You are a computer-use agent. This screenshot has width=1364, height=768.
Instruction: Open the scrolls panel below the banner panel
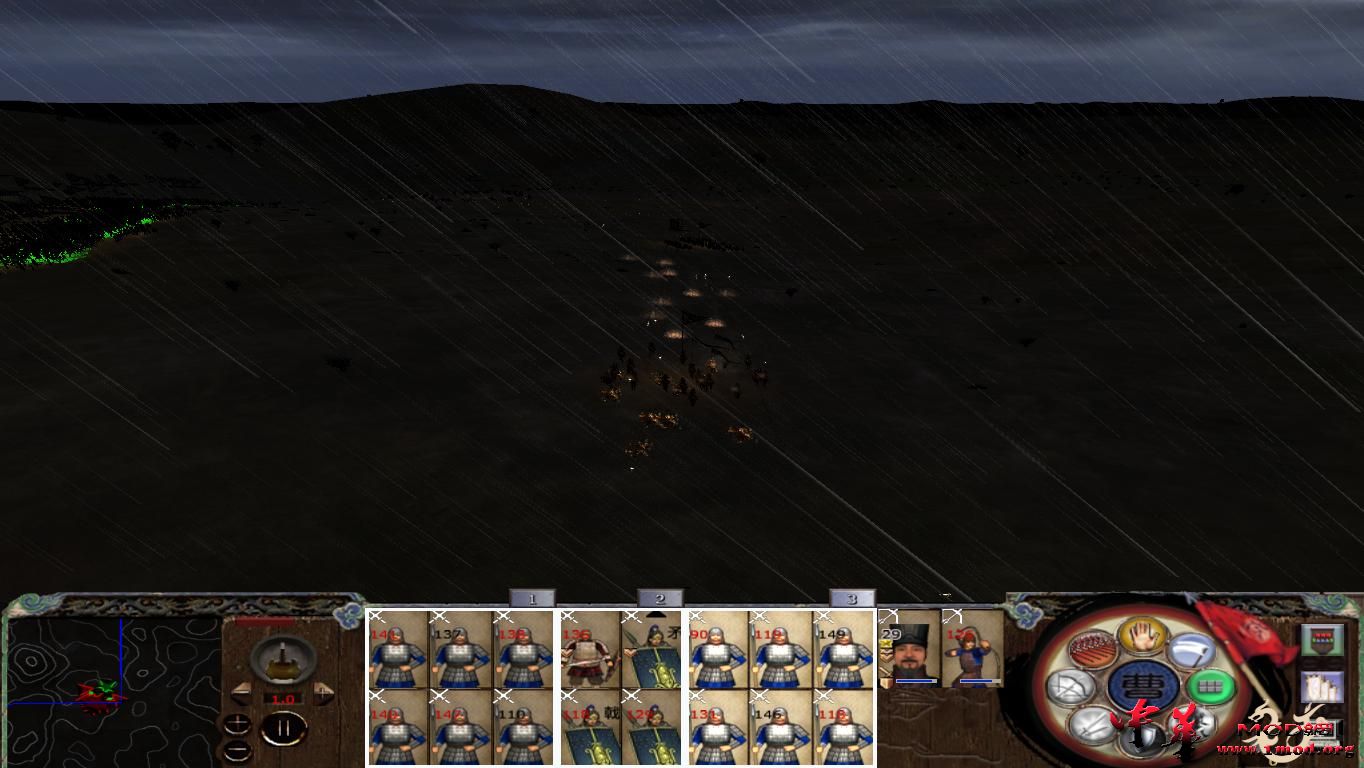point(1321,688)
